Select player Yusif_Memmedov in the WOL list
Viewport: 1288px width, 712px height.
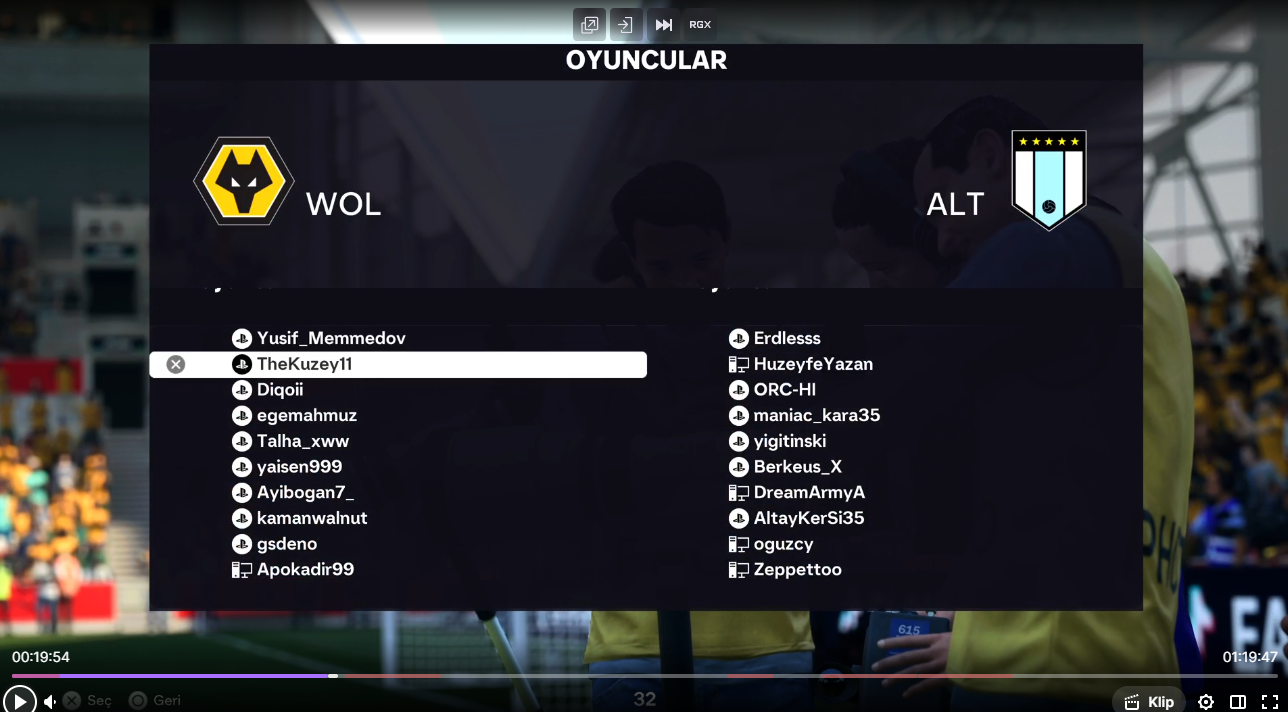(x=330, y=339)
